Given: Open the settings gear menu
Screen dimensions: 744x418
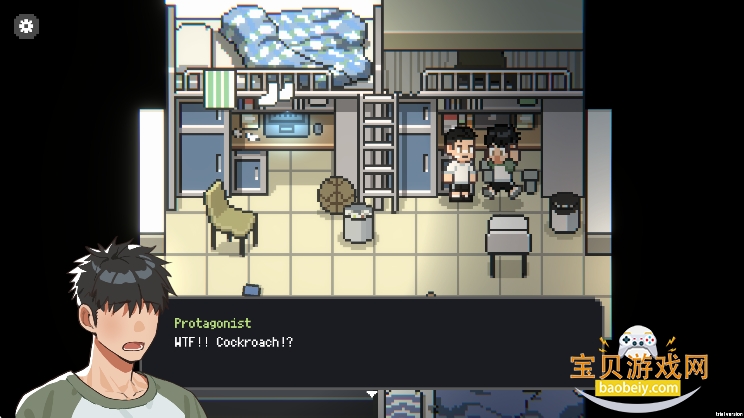Looking at the screenshot, I should coord(26,27).
